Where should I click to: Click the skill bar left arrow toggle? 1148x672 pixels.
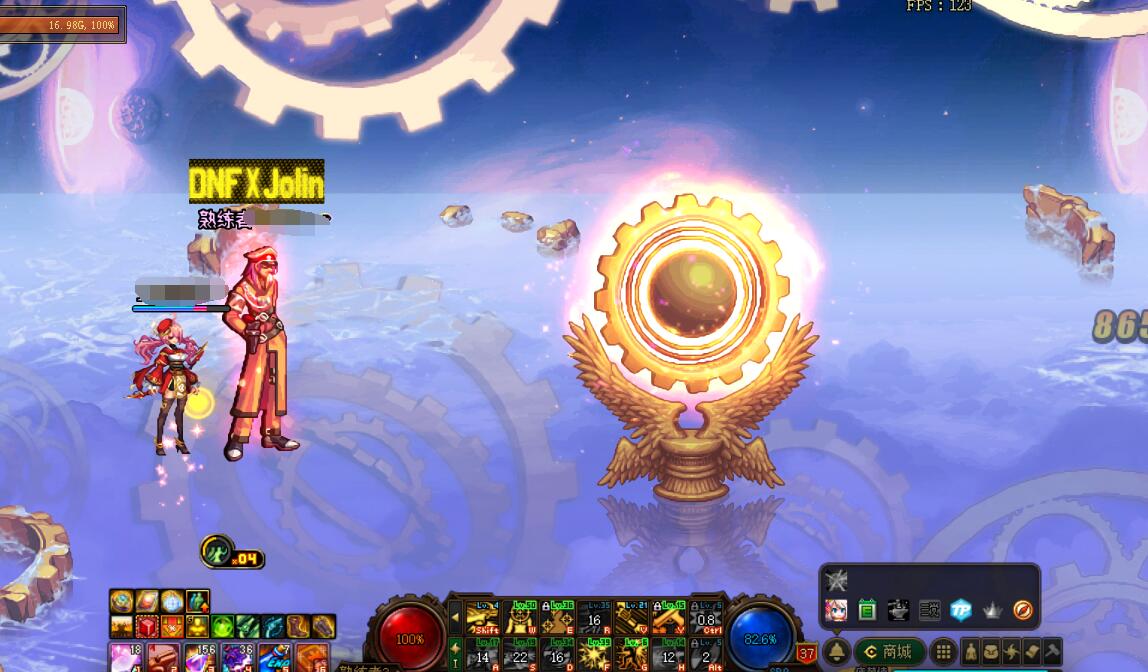(456, 618)
